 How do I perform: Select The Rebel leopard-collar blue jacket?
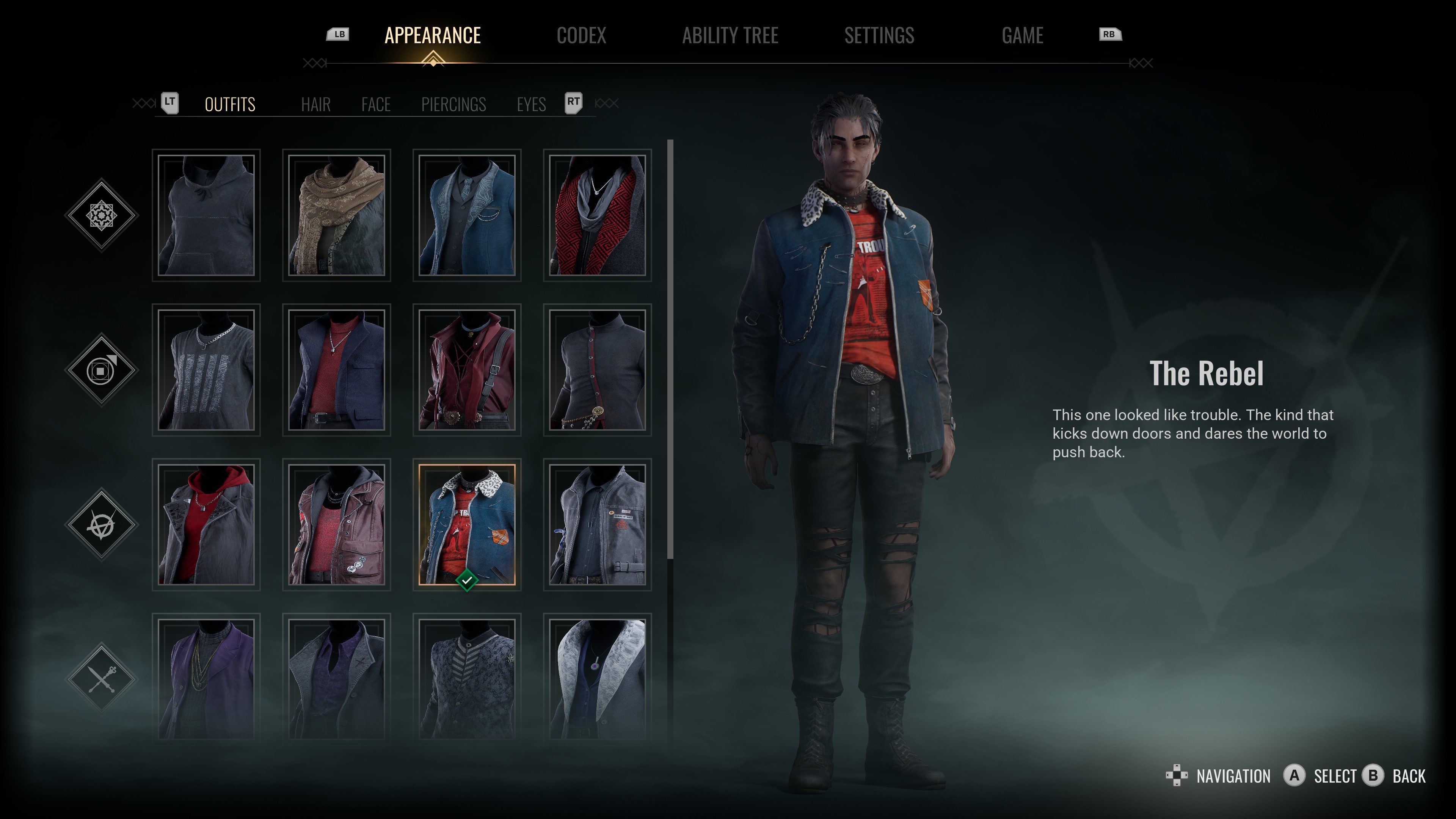[467, 524]
